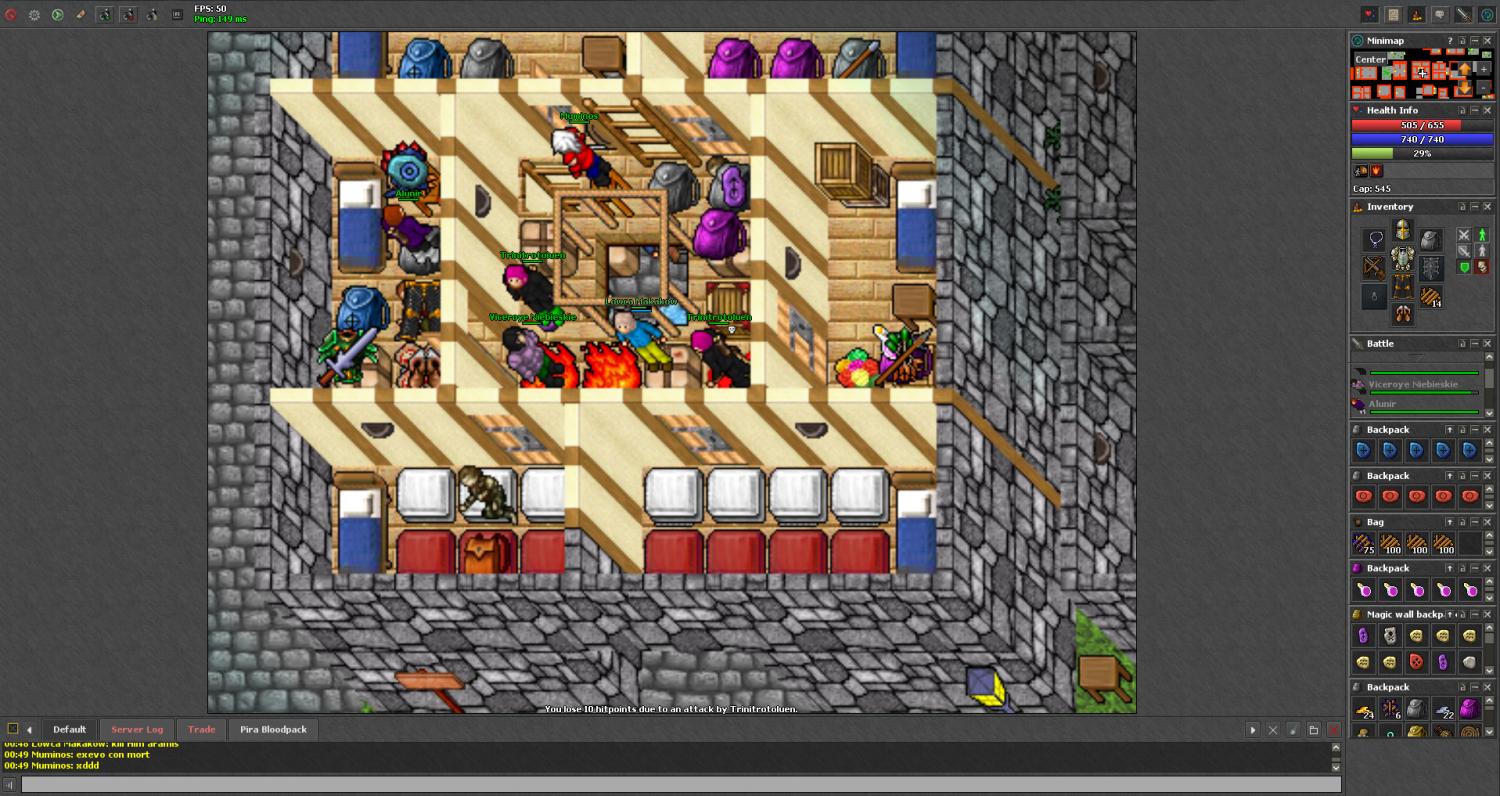This screenshot has height=796, width=1500.
Task: Switch to the Server Log chat tab
Action: (x=137, y=729)
